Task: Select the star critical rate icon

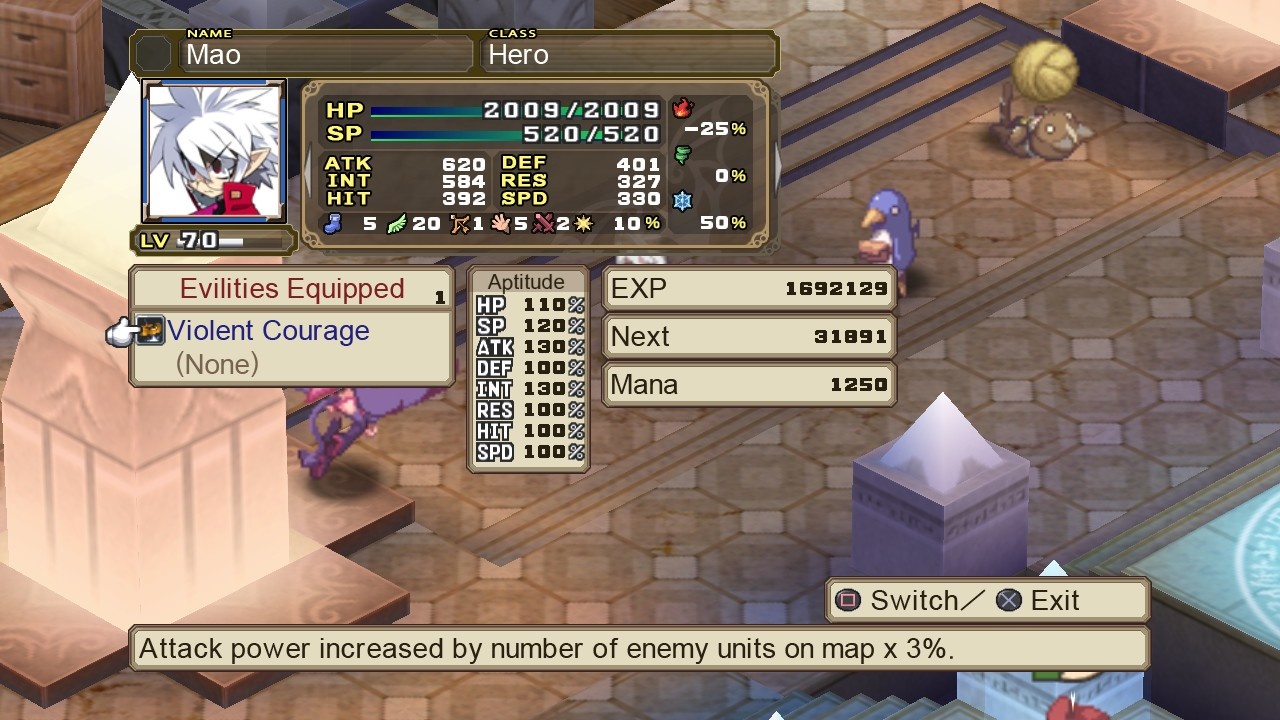Action: [x=583, y=224]
